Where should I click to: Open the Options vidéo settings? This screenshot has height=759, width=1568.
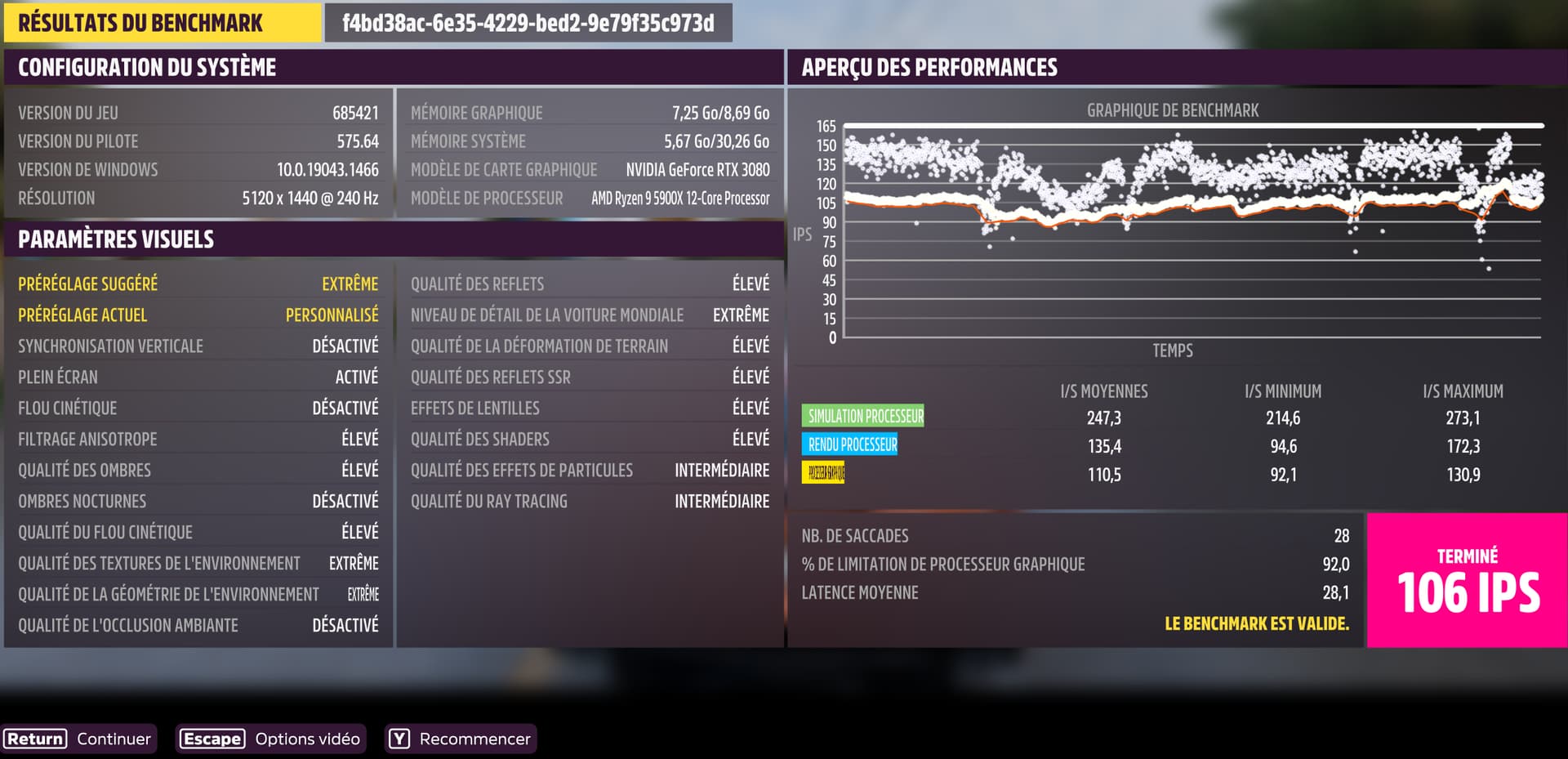click(270, 739)
